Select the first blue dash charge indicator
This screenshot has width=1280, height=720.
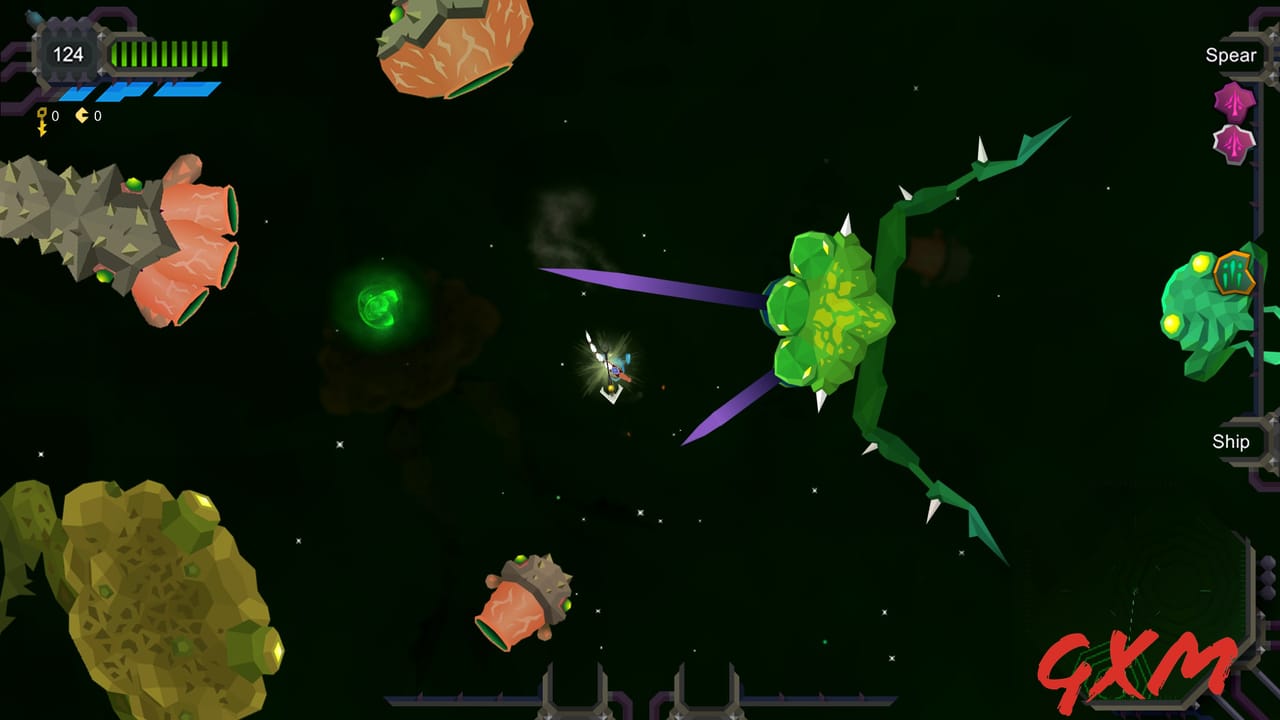click(x=75, y=92)
